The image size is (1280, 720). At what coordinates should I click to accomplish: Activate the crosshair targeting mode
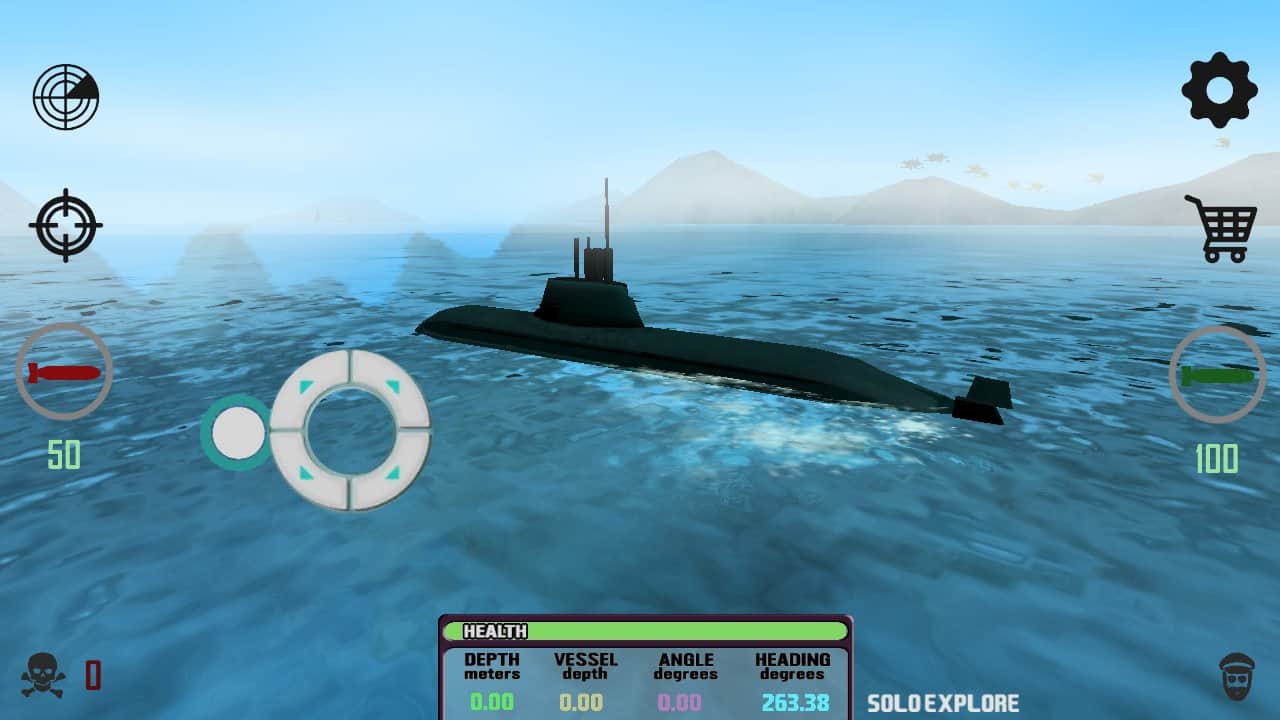click(x=64, y=223)
